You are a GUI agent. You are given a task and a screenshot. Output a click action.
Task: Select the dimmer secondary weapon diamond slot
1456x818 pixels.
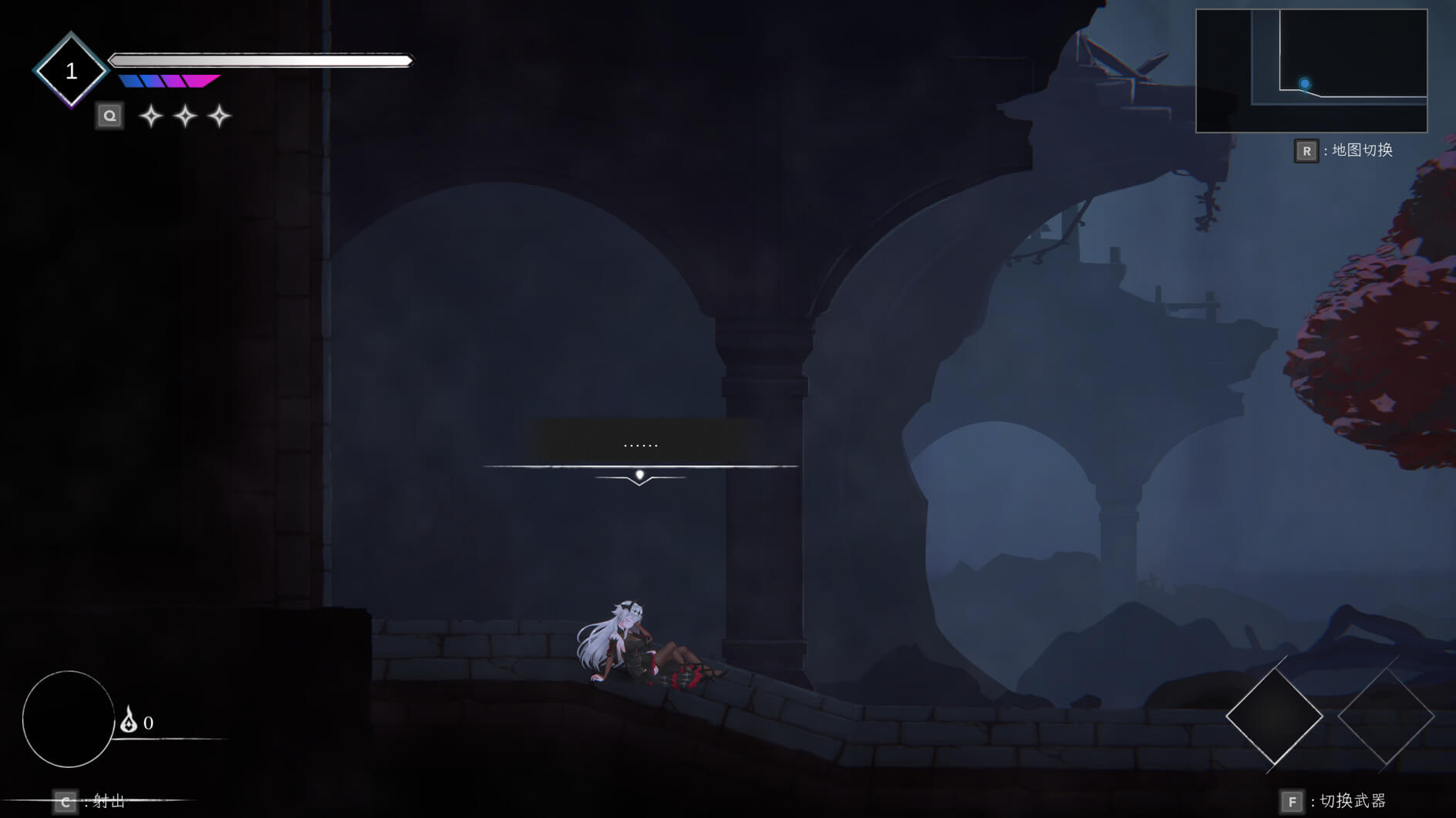[x=1385, y=716]
